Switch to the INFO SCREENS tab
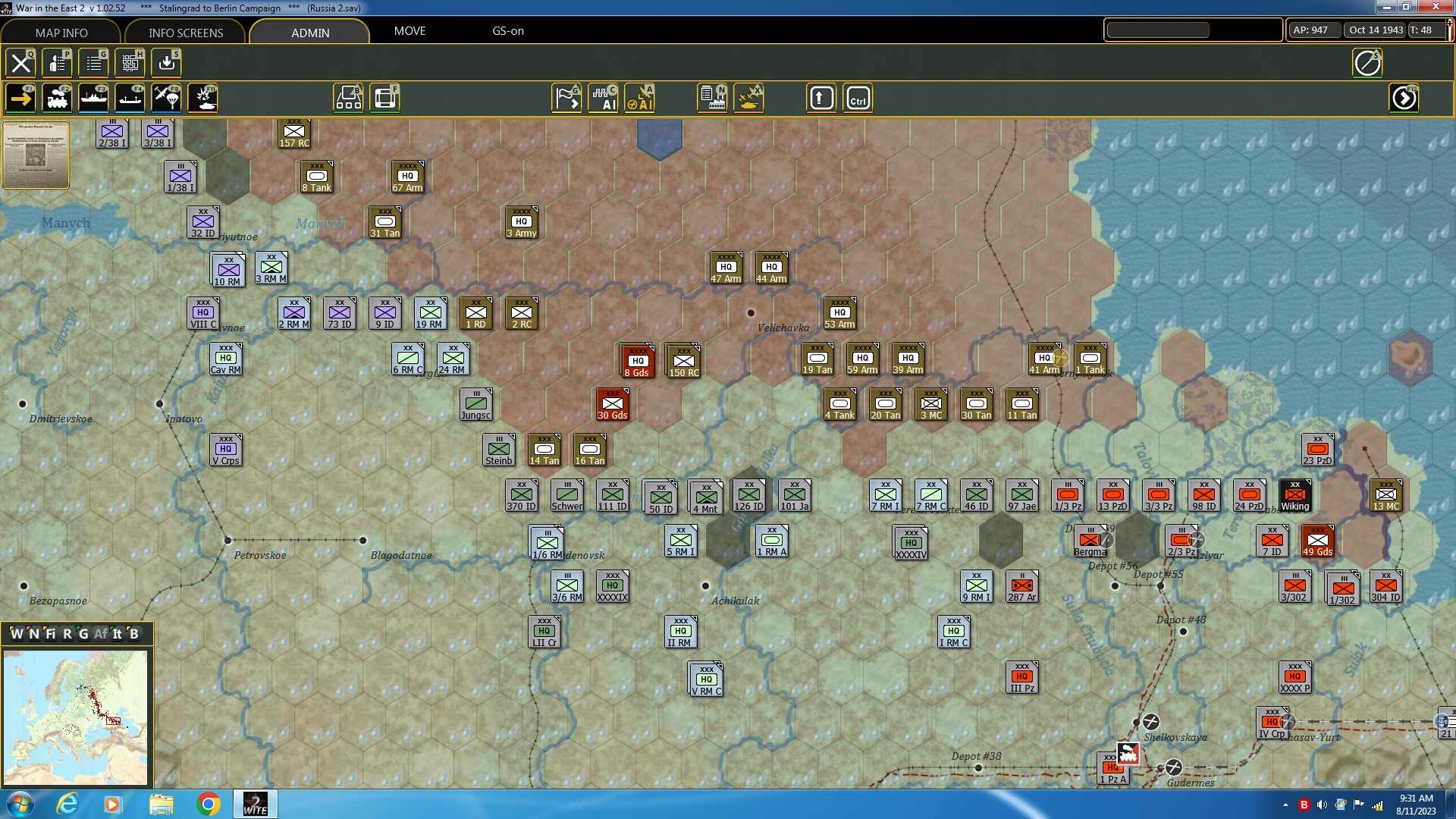This screenshot has width=1456, height=819. pos(184,33)
